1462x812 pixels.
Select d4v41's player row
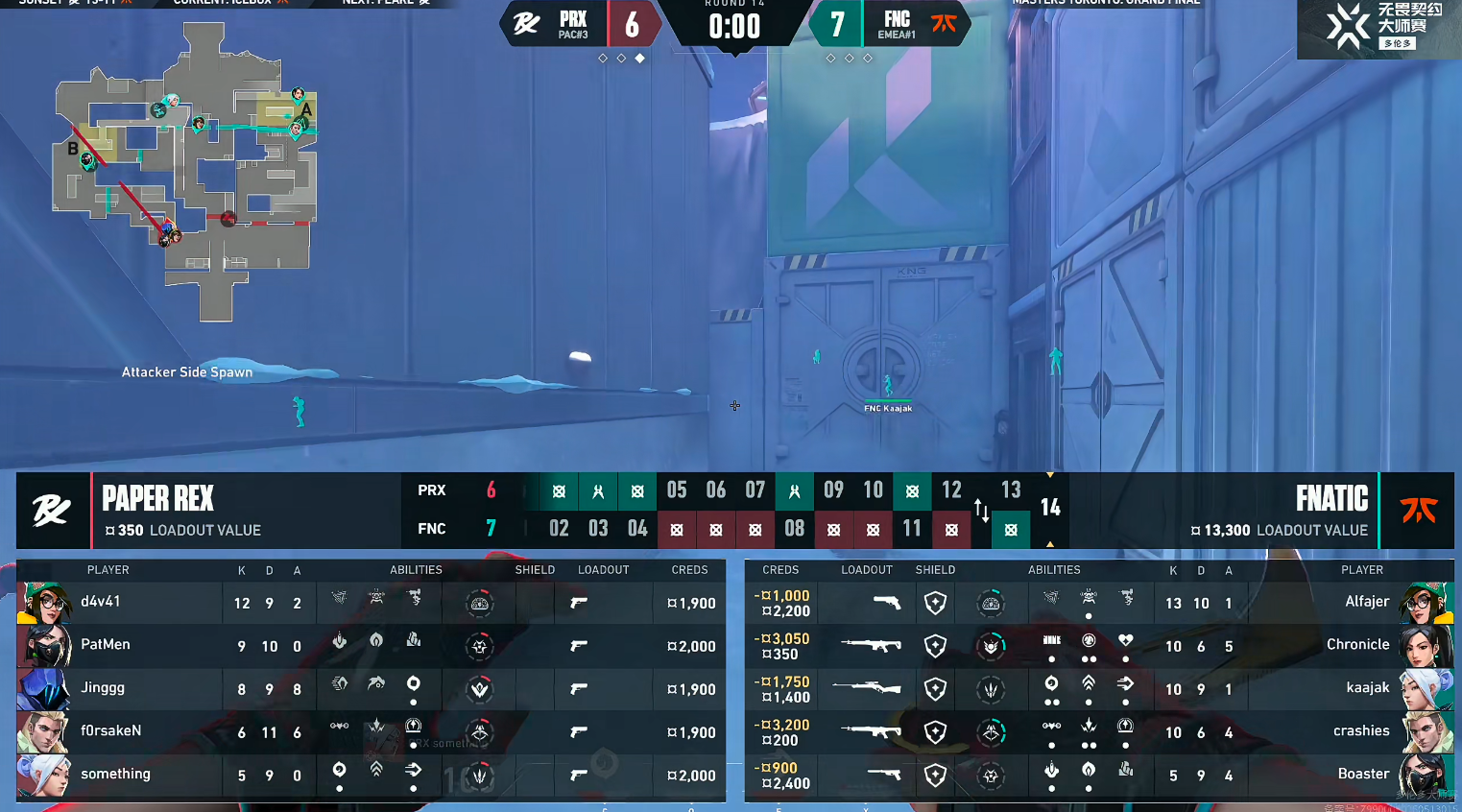click(x=101, y=603)
